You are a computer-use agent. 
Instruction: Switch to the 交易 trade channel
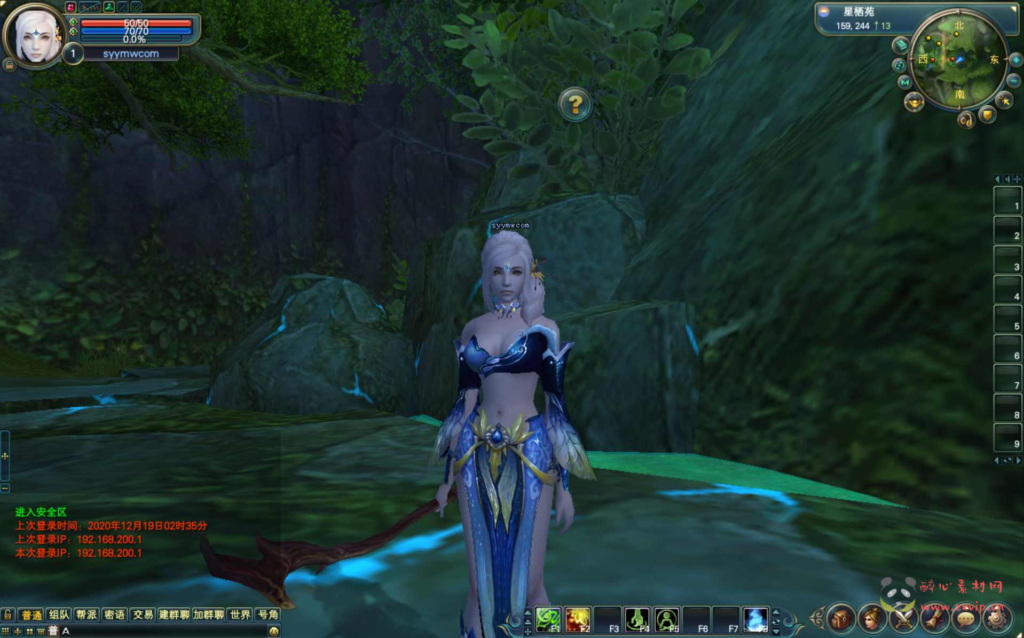point(143,615)
